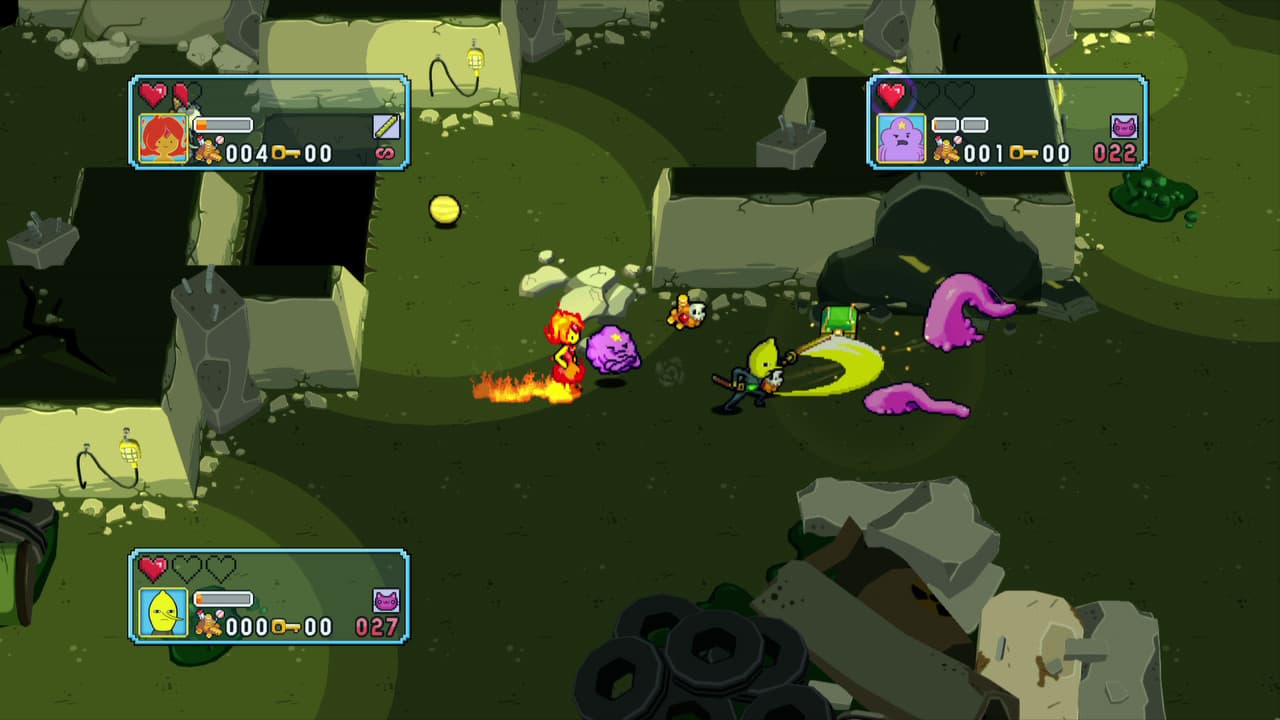Use Lemongrab's purple cat item slot
The width and height of the screenshot is (1280, 720).
pyautogui.click(x=386, y=600)
